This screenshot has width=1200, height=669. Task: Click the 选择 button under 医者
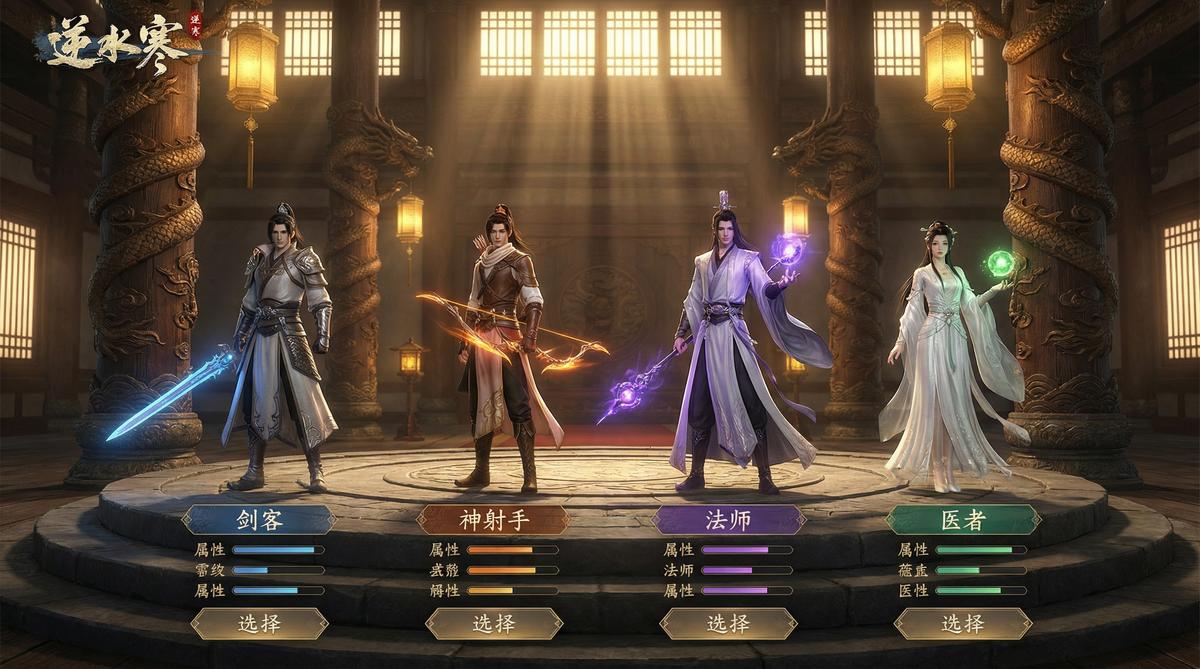962,624
